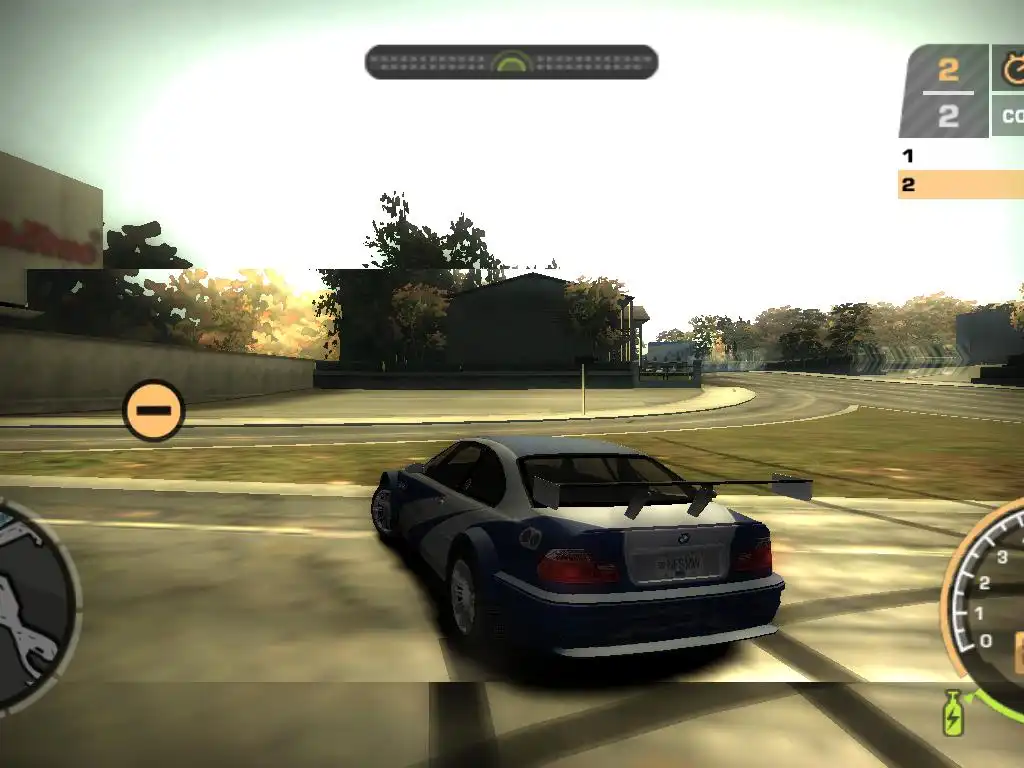Image resolution: width=1024 pixels, height=768 pixels.
Task: Select the first-place leaderboard row
Action: [960, 156]
